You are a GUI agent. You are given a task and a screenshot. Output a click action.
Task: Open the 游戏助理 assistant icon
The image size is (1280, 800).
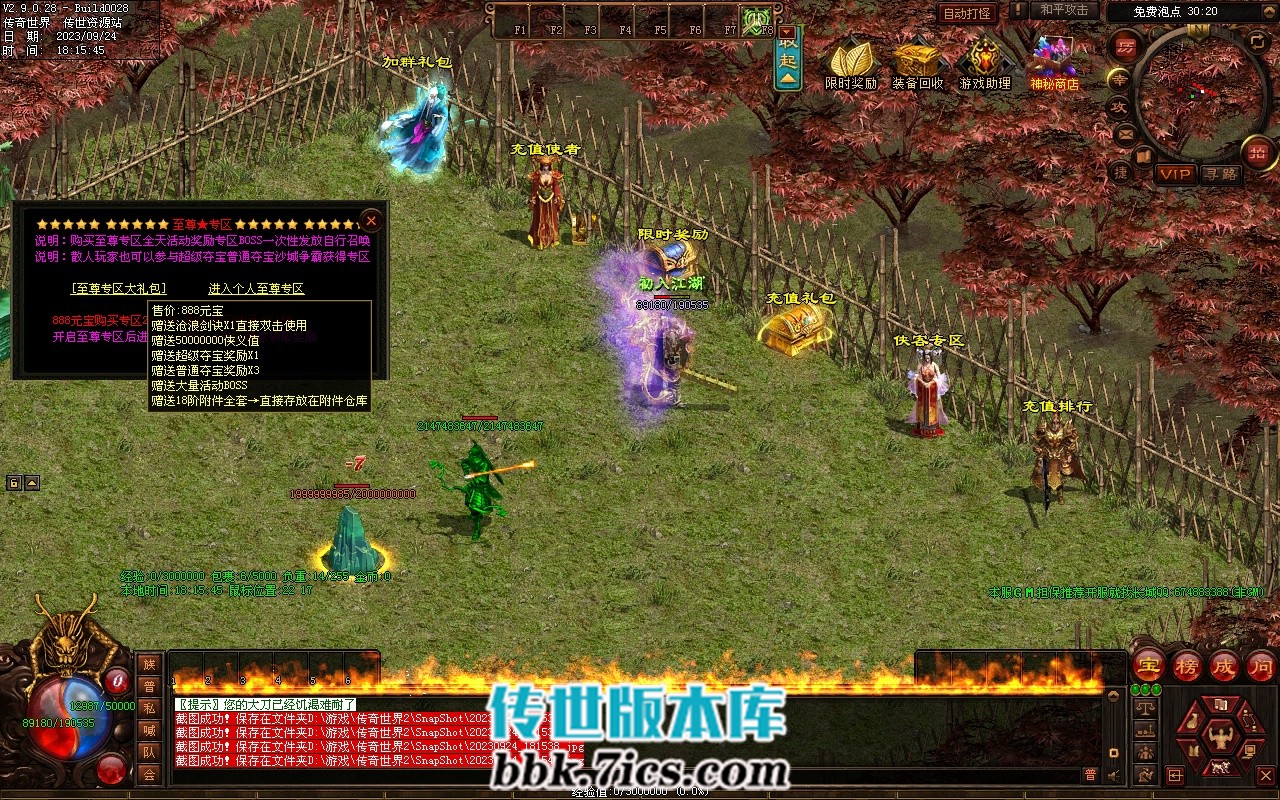coord(985,62)
